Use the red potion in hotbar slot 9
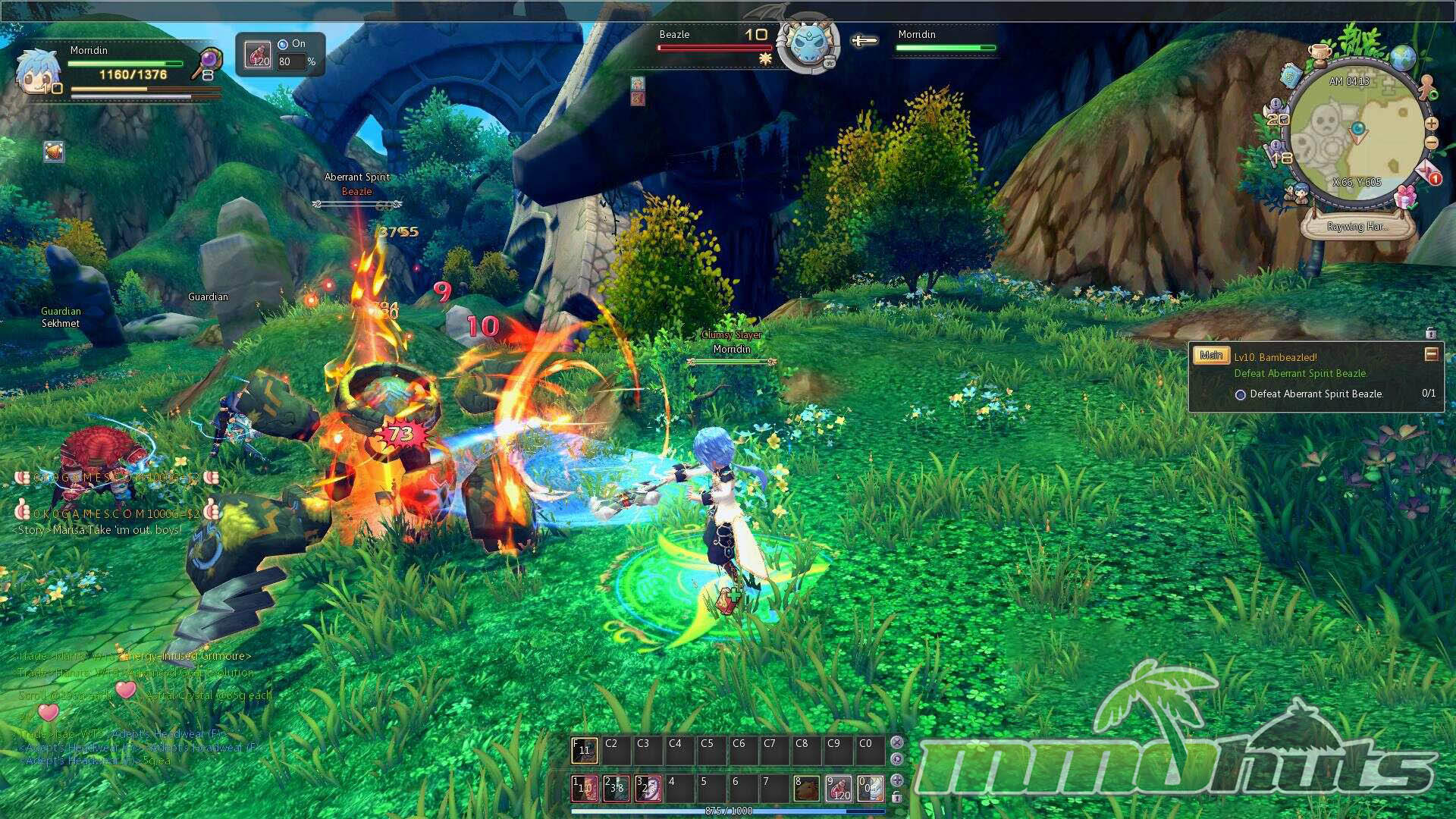Viewport: 1456px width, 819px height. pos(838,789)
